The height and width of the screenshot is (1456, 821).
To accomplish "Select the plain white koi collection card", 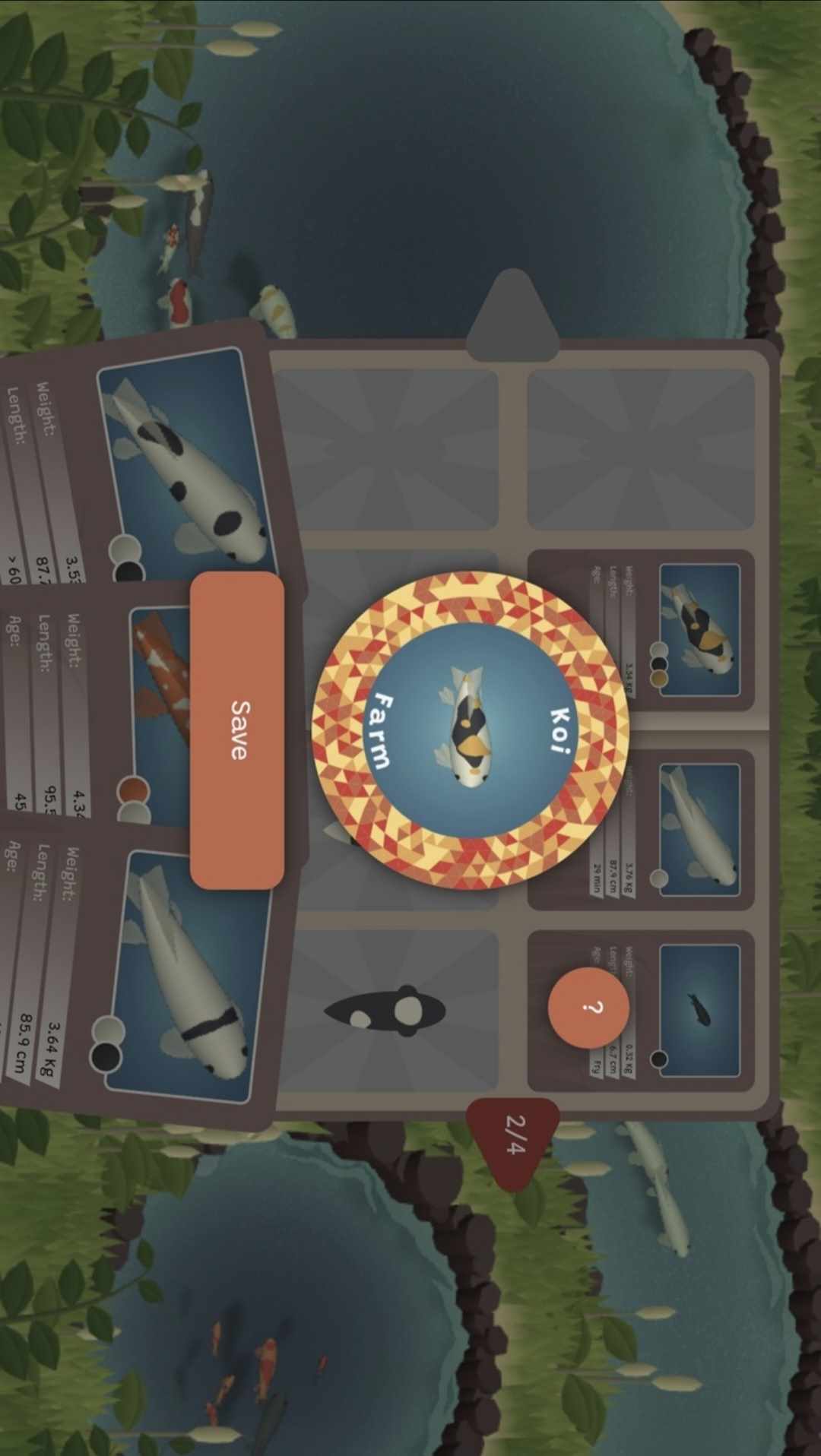I will coord(641,830).
